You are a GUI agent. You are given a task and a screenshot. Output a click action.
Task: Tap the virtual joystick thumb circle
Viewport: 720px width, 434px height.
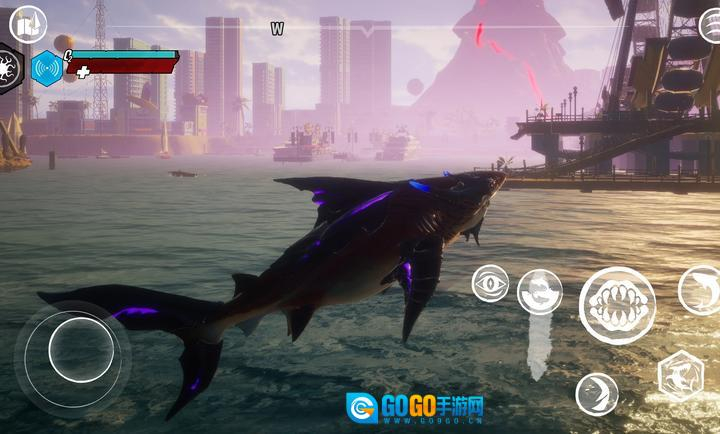click(81, 349)
